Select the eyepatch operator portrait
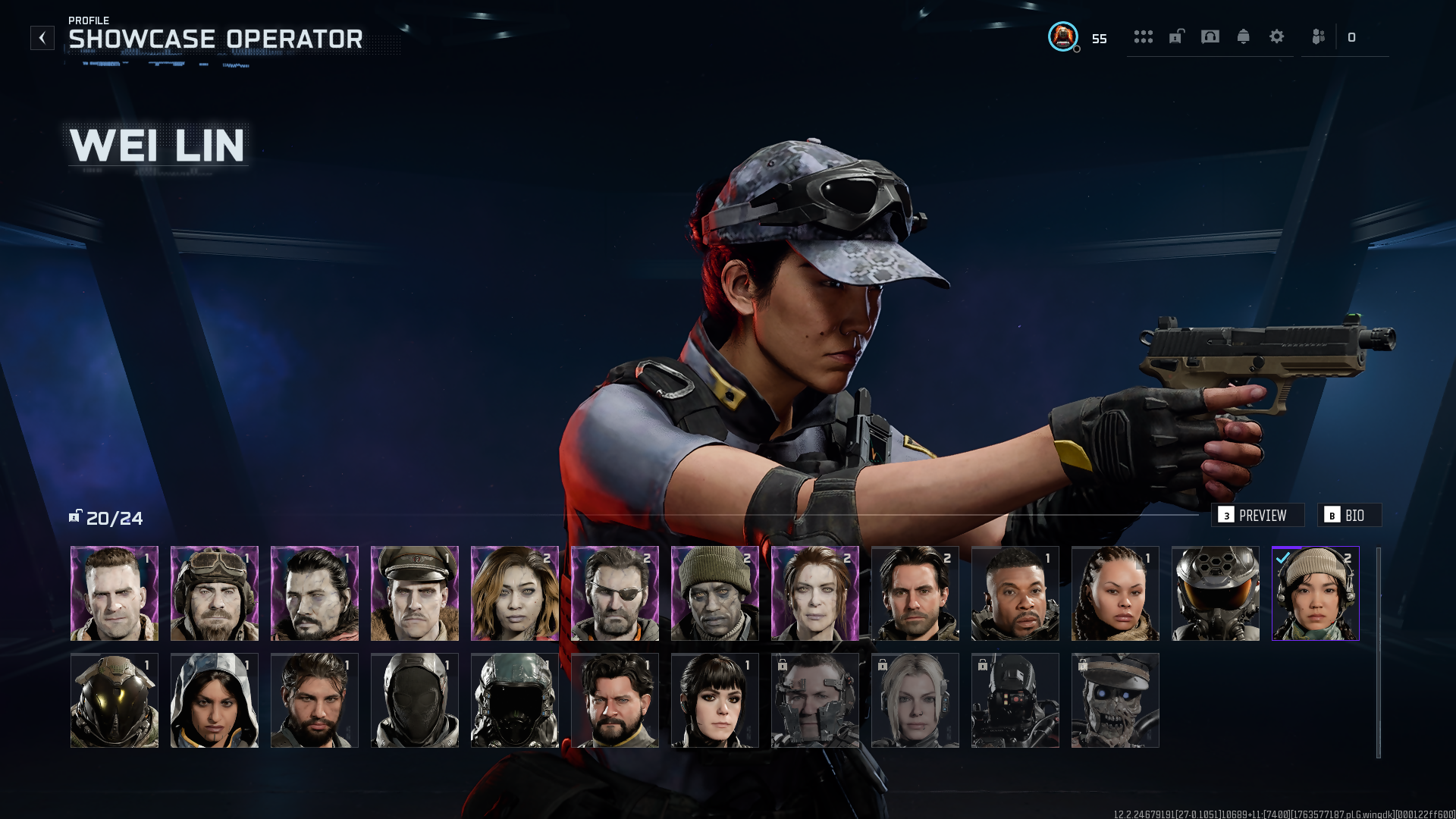This screenshot has height=819, width=1456. point(615,594)
